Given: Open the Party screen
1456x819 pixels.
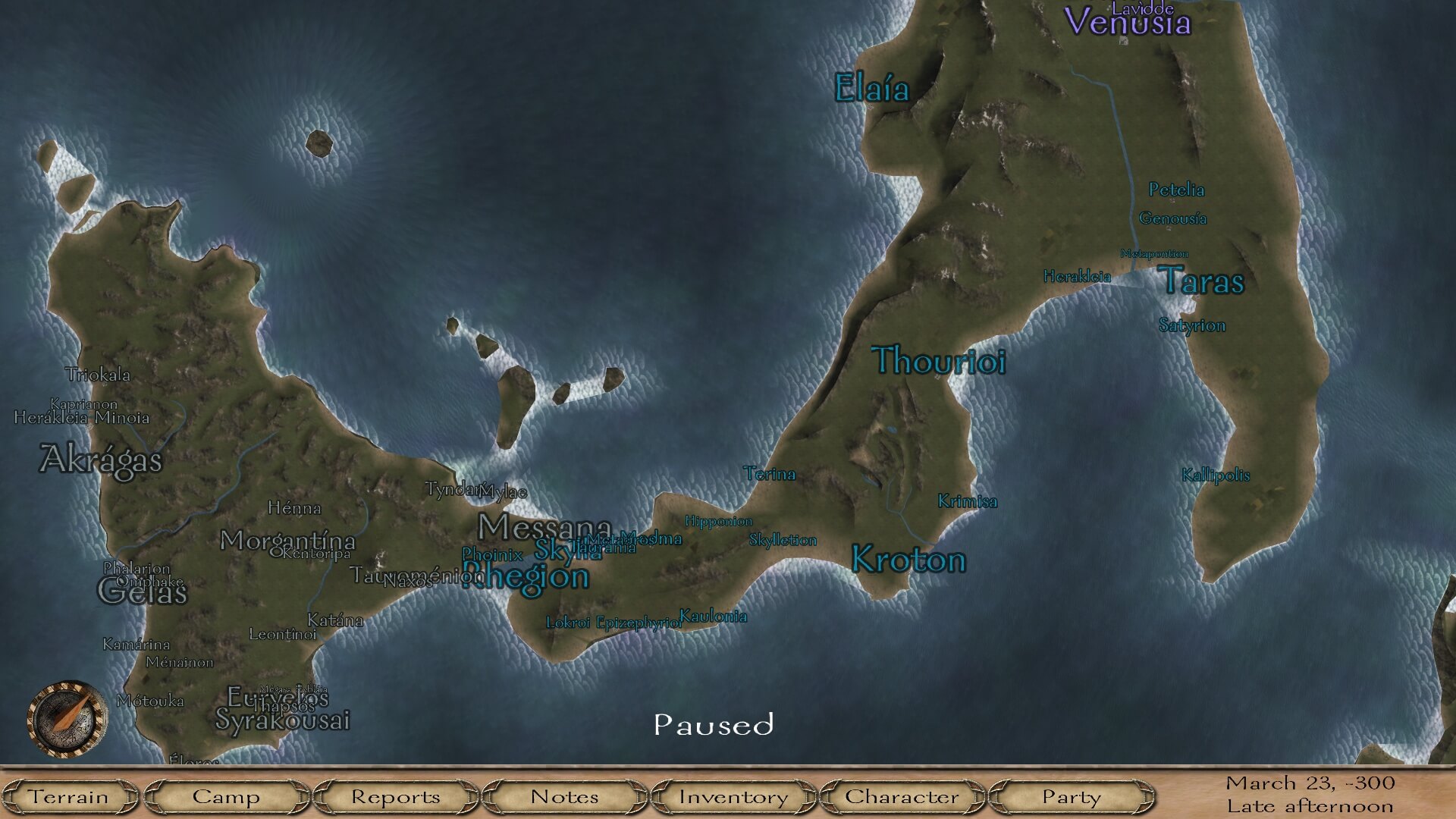Looking at the screenshot, I should pos(1071,797).
